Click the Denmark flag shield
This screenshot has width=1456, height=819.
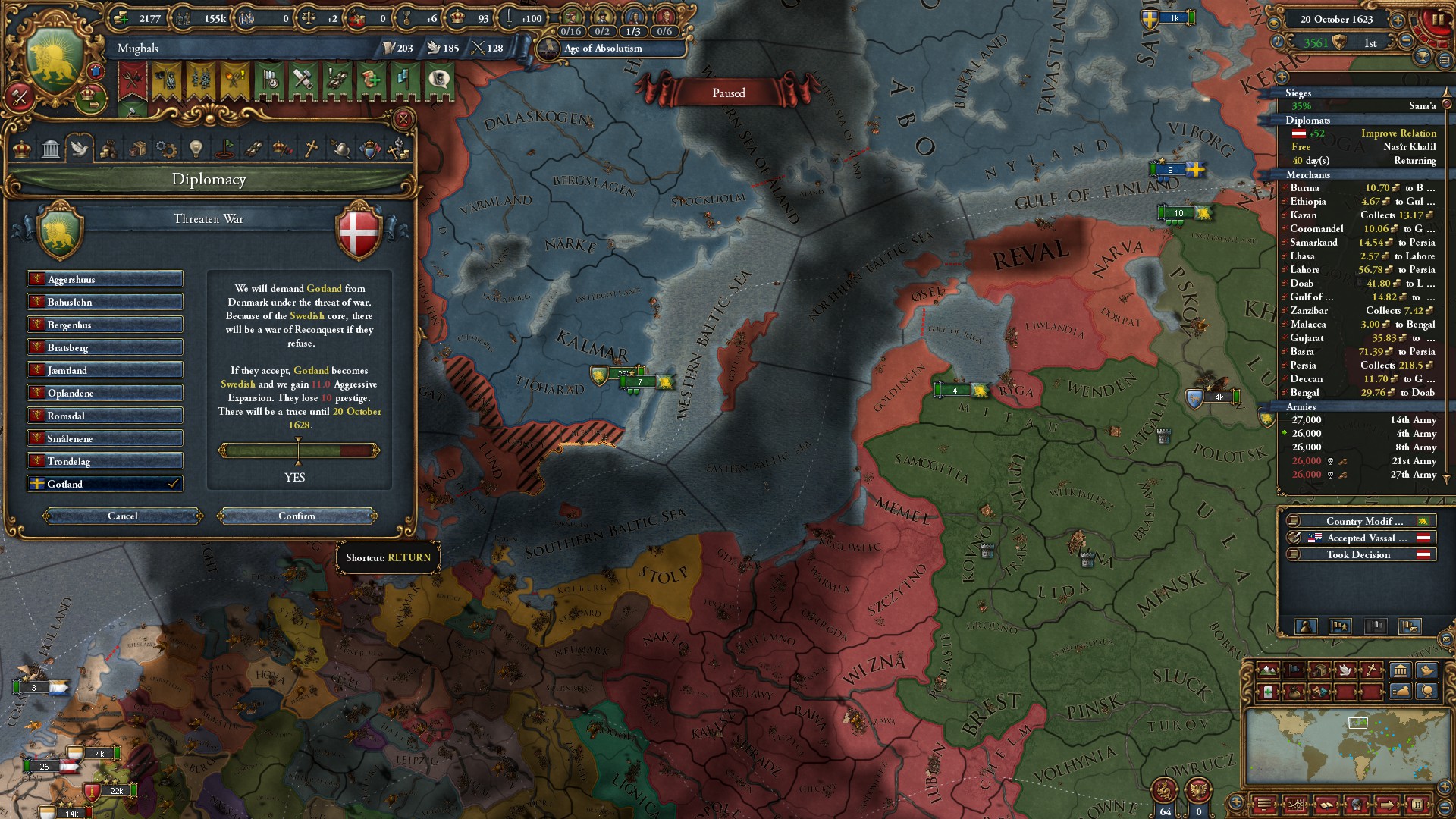(359, 231)
